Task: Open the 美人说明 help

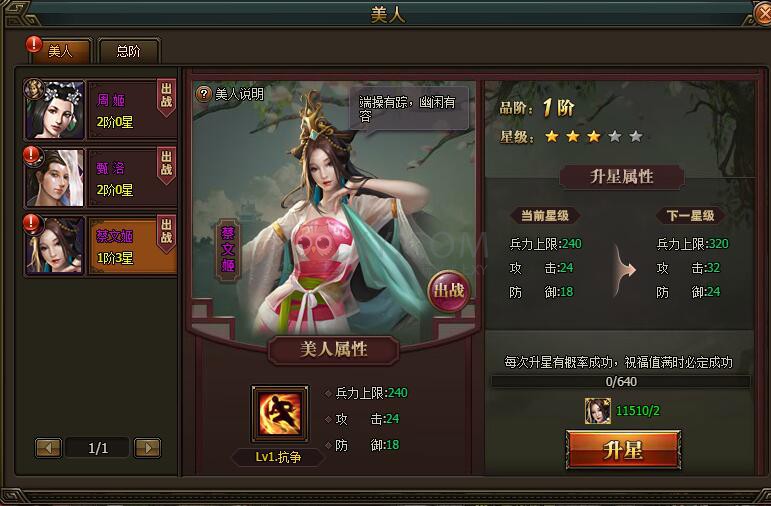Action: pos(231,94)
